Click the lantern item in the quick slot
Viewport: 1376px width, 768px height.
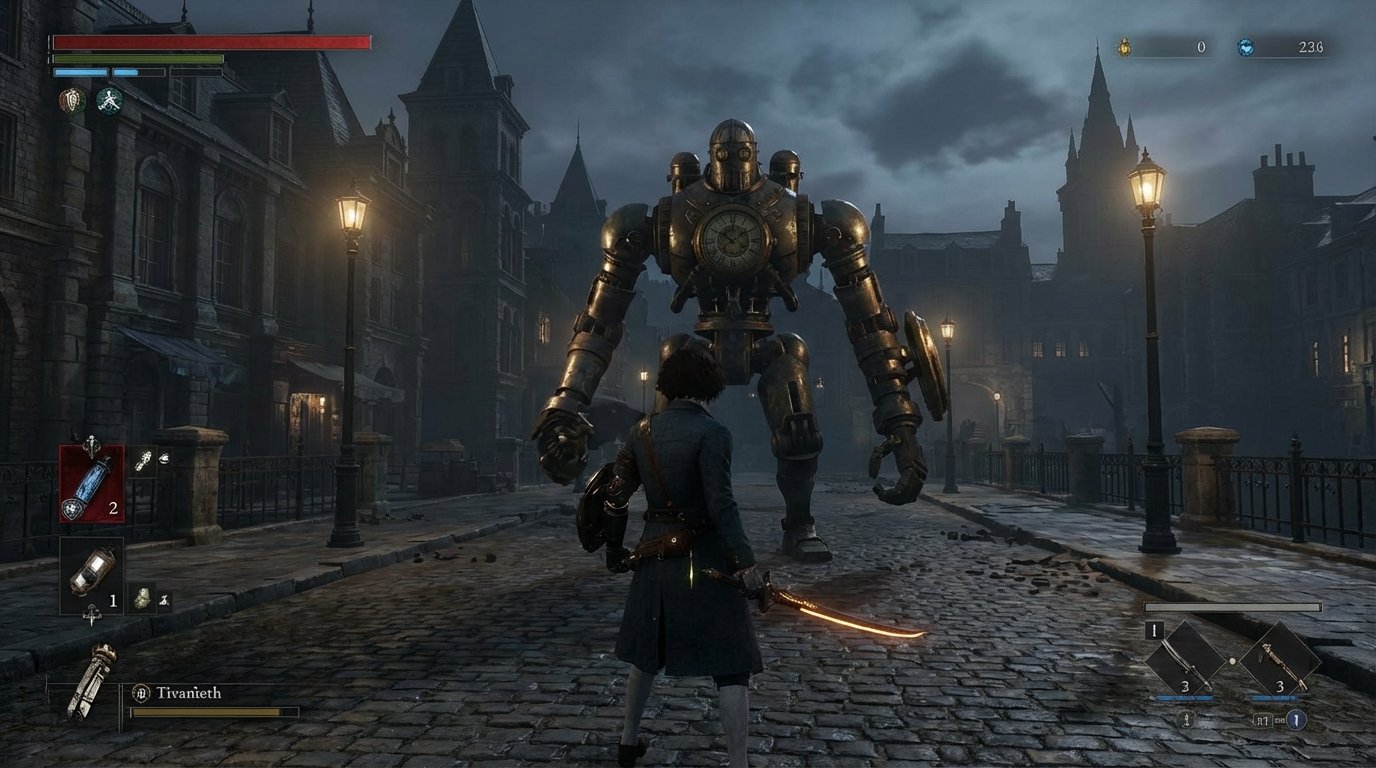click(90, 573)
